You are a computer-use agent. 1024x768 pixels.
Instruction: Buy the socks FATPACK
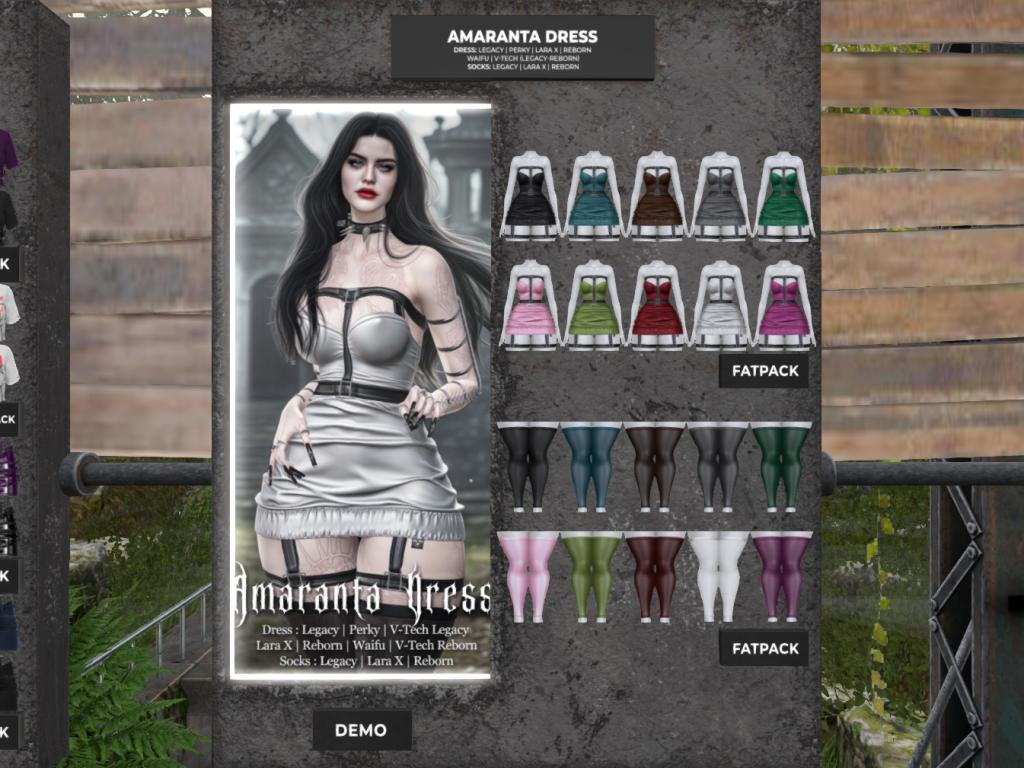(x=764, y=648)
